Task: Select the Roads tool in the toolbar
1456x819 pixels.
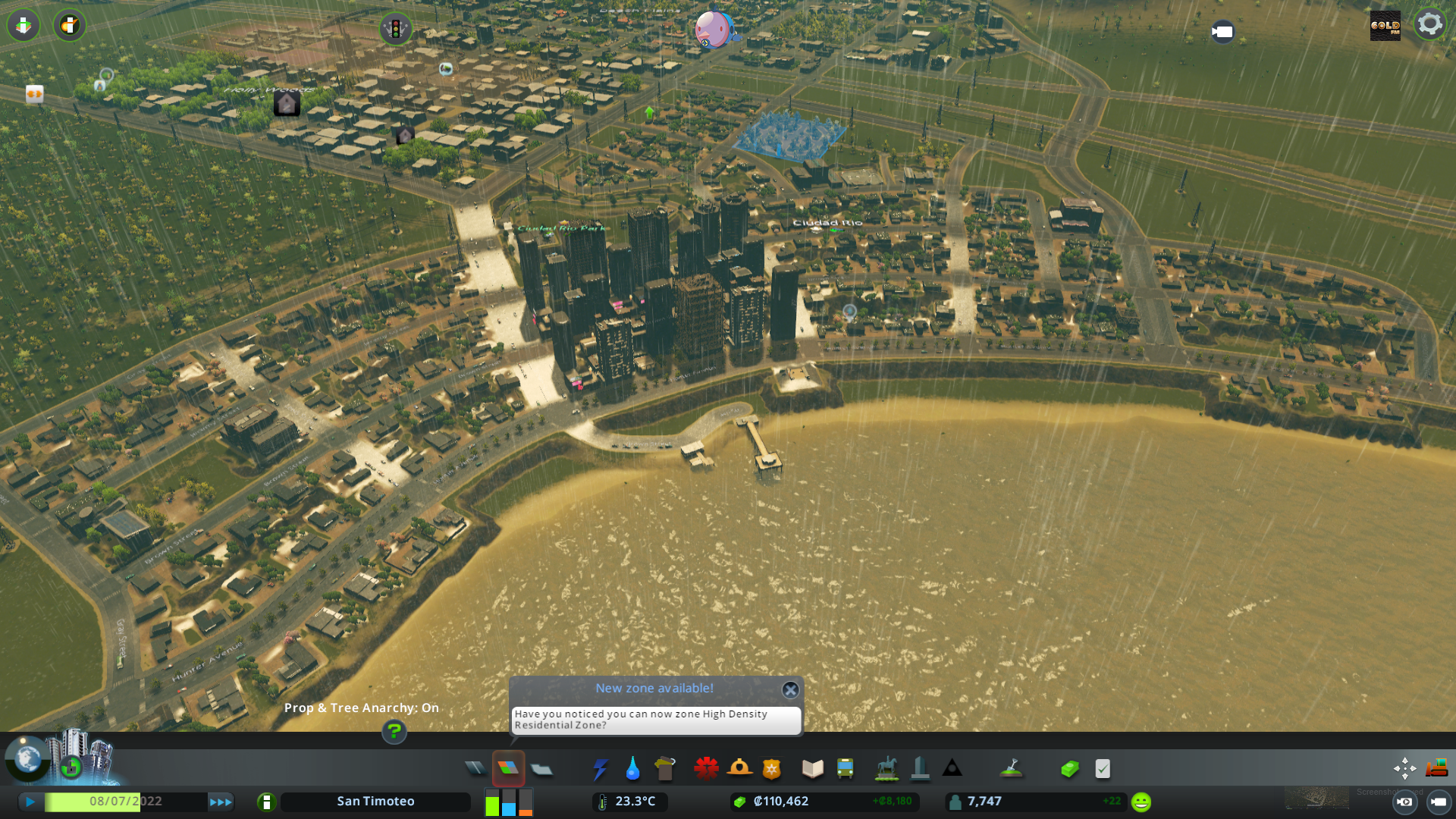Action: coord(475,768)
